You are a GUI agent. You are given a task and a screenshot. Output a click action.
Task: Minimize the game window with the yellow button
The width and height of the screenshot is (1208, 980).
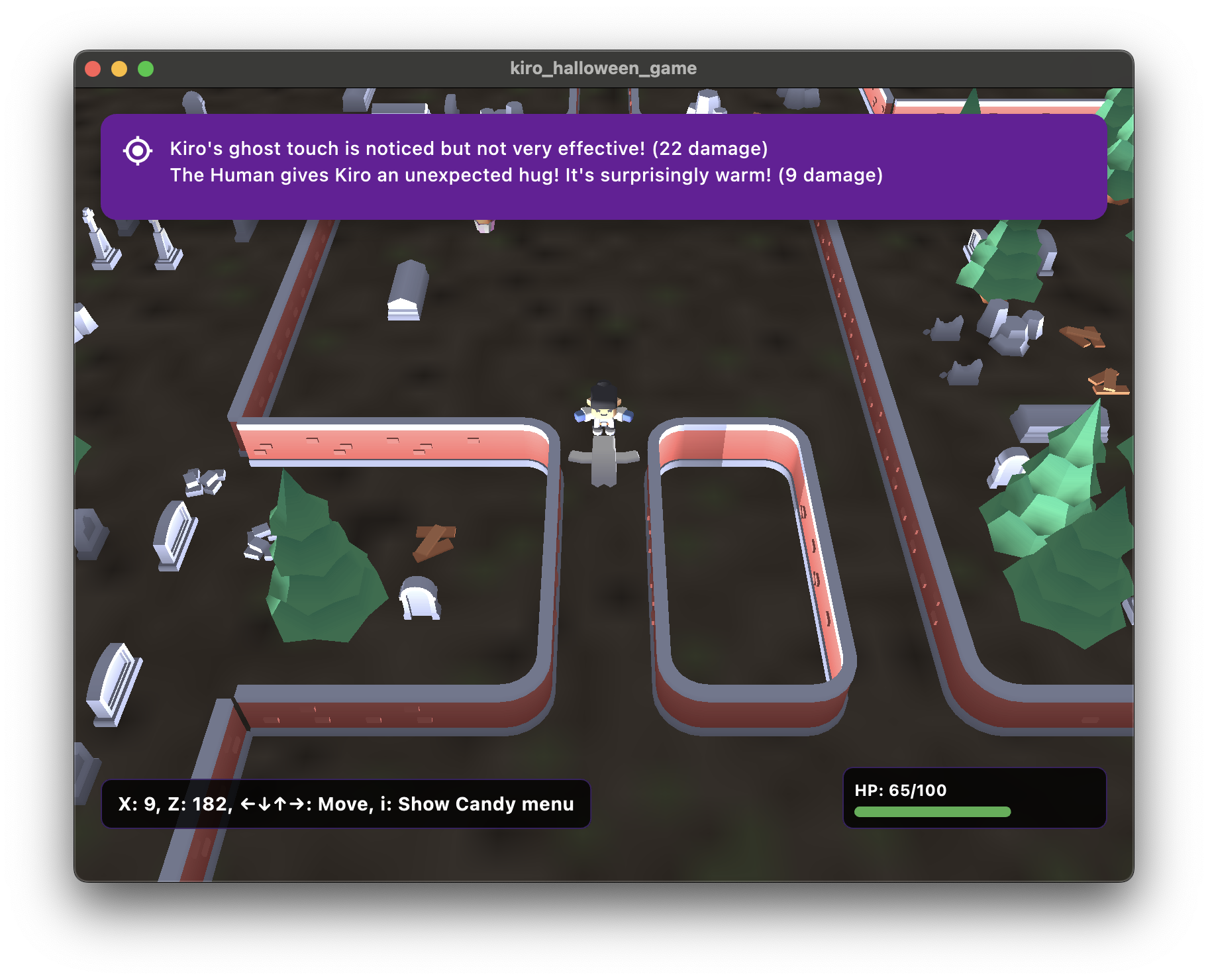[119, 69]
